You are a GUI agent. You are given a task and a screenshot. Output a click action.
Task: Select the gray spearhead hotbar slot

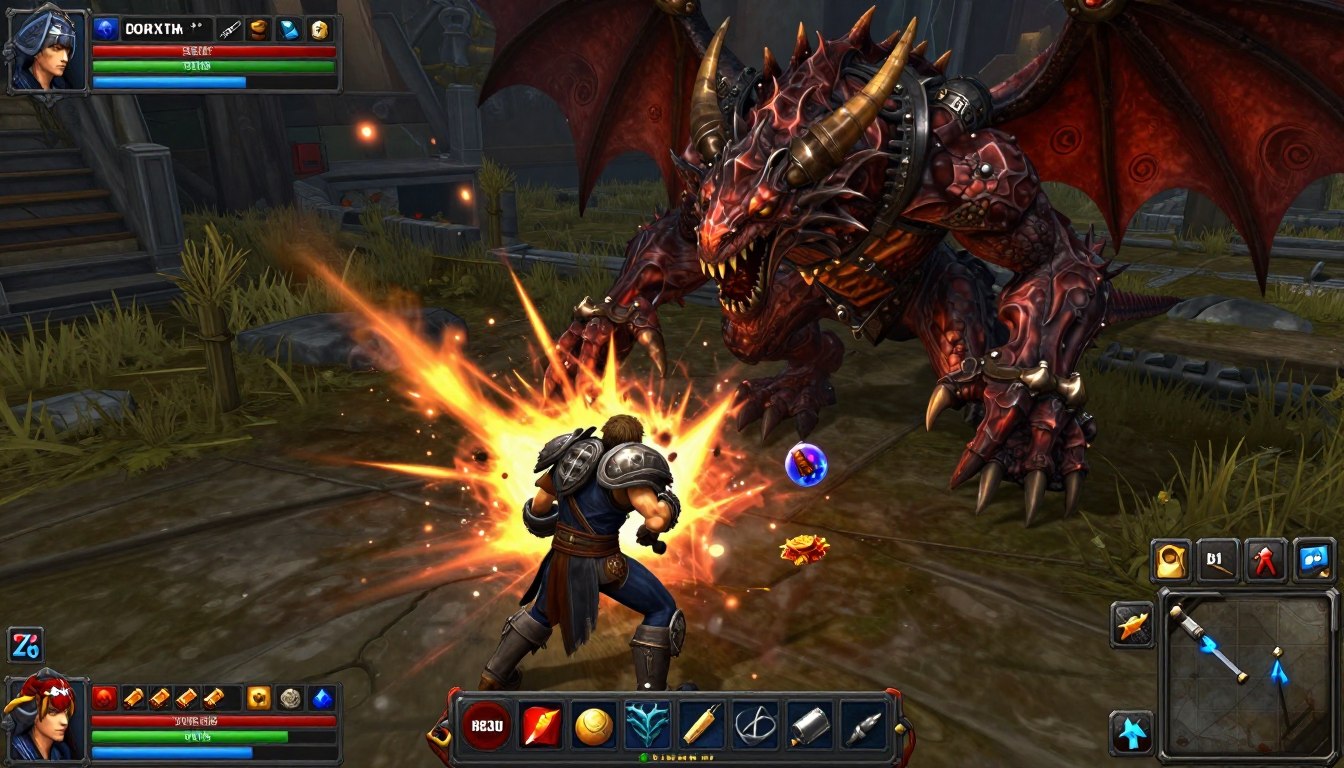pyautogui.click(x=861, y=726)
